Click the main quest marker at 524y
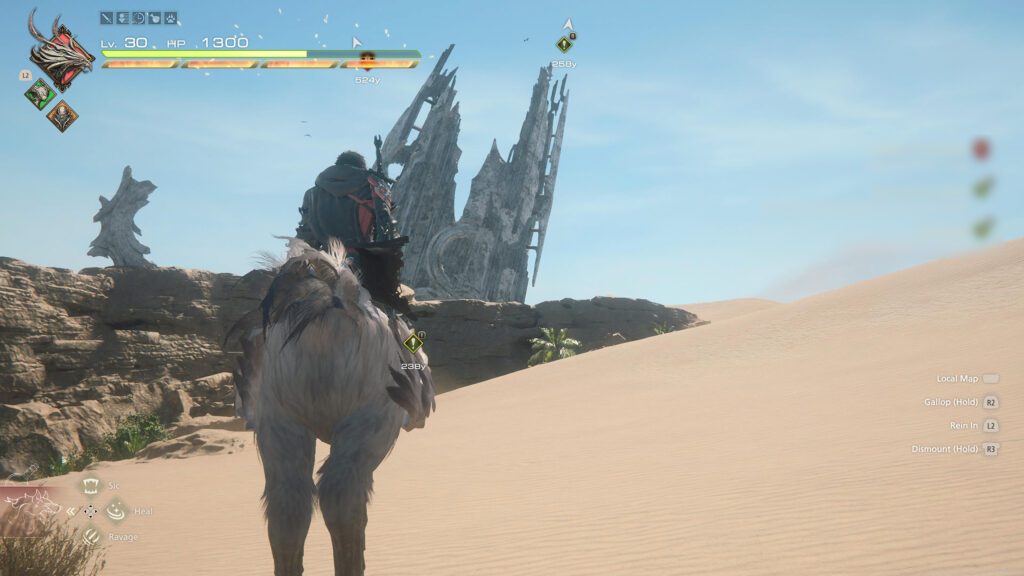1024x576 pixels. (367, 60)
